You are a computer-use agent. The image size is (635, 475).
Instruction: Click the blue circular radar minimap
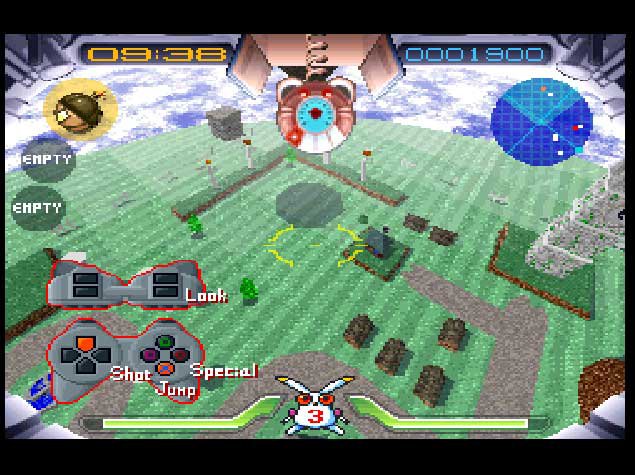tap(539, 118)
